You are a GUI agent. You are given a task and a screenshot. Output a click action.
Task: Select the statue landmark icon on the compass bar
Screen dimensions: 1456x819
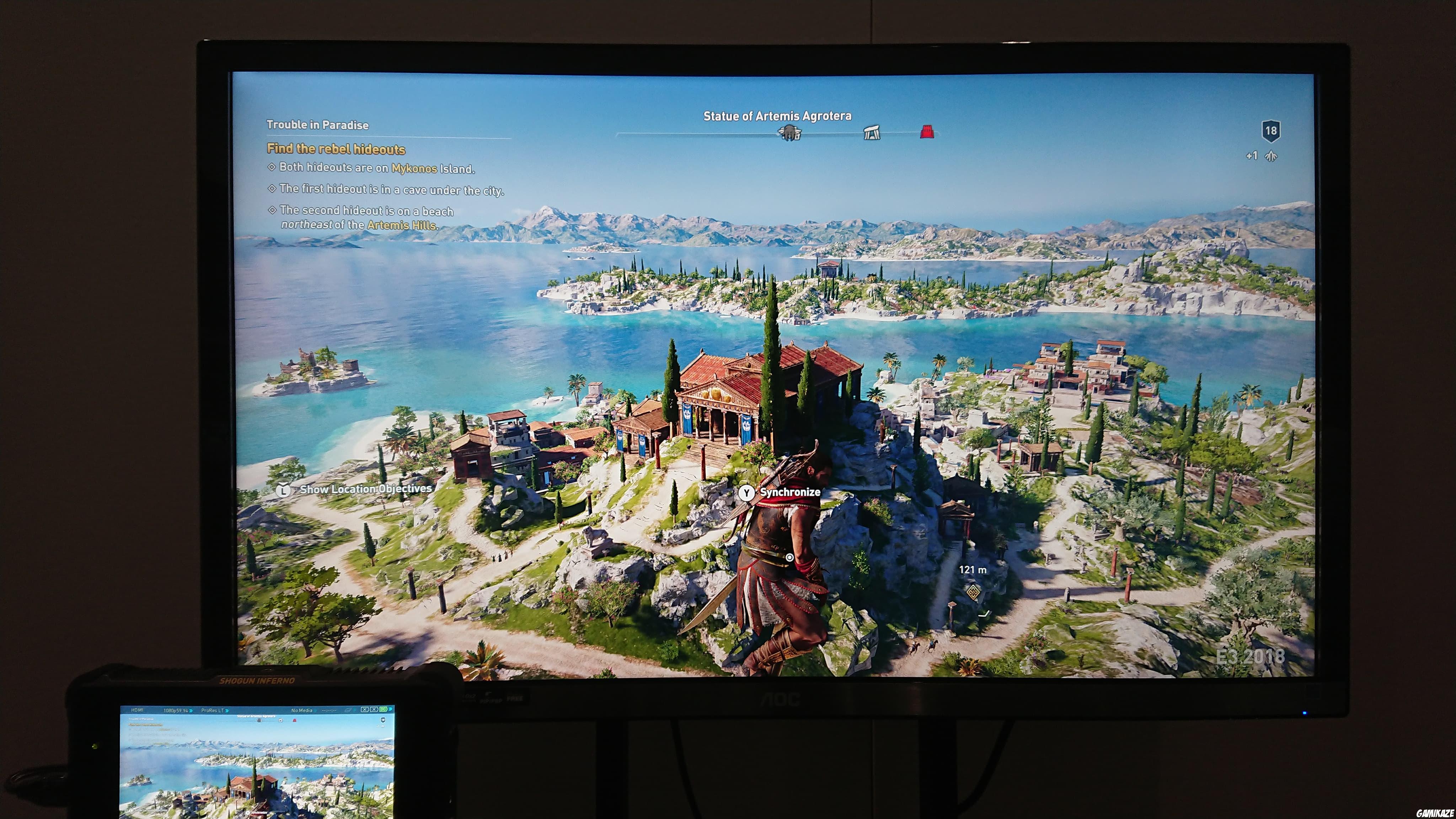point(790,134)
